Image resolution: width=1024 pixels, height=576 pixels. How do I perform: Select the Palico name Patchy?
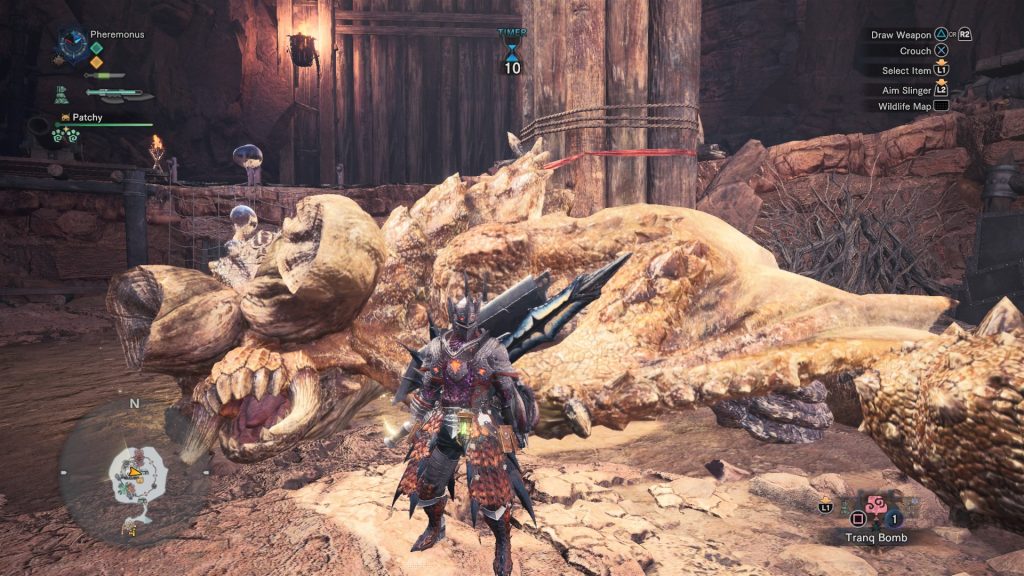90,117
